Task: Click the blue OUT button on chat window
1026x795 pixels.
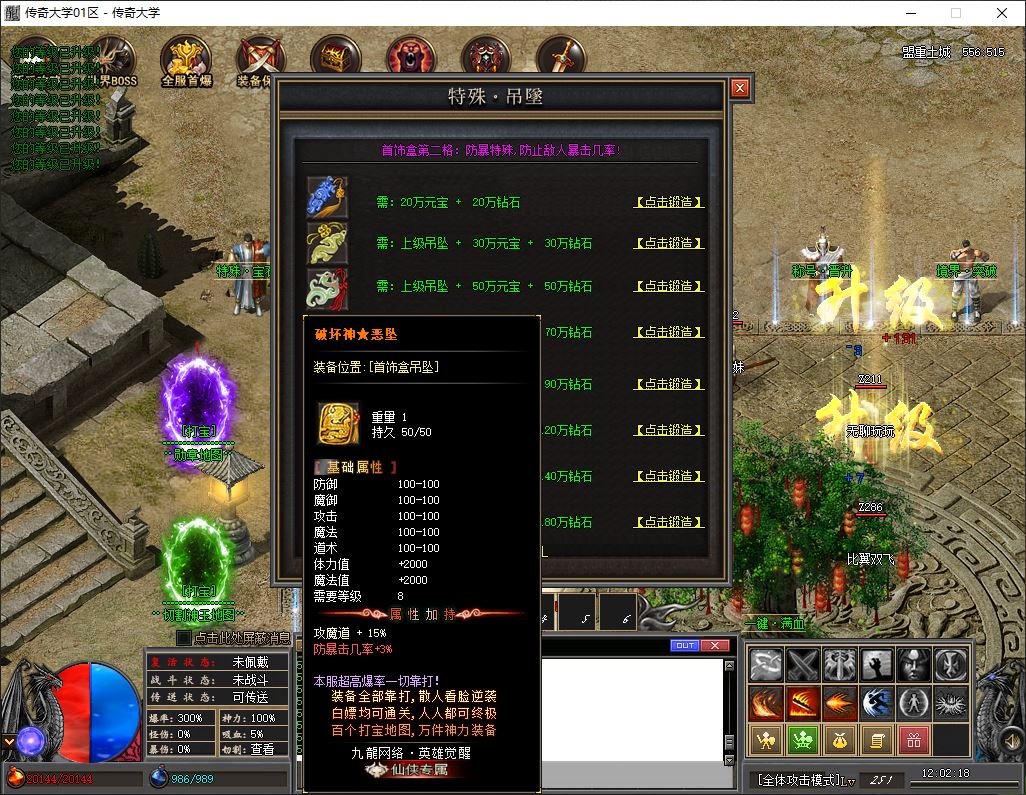Action: coord(685,645)
